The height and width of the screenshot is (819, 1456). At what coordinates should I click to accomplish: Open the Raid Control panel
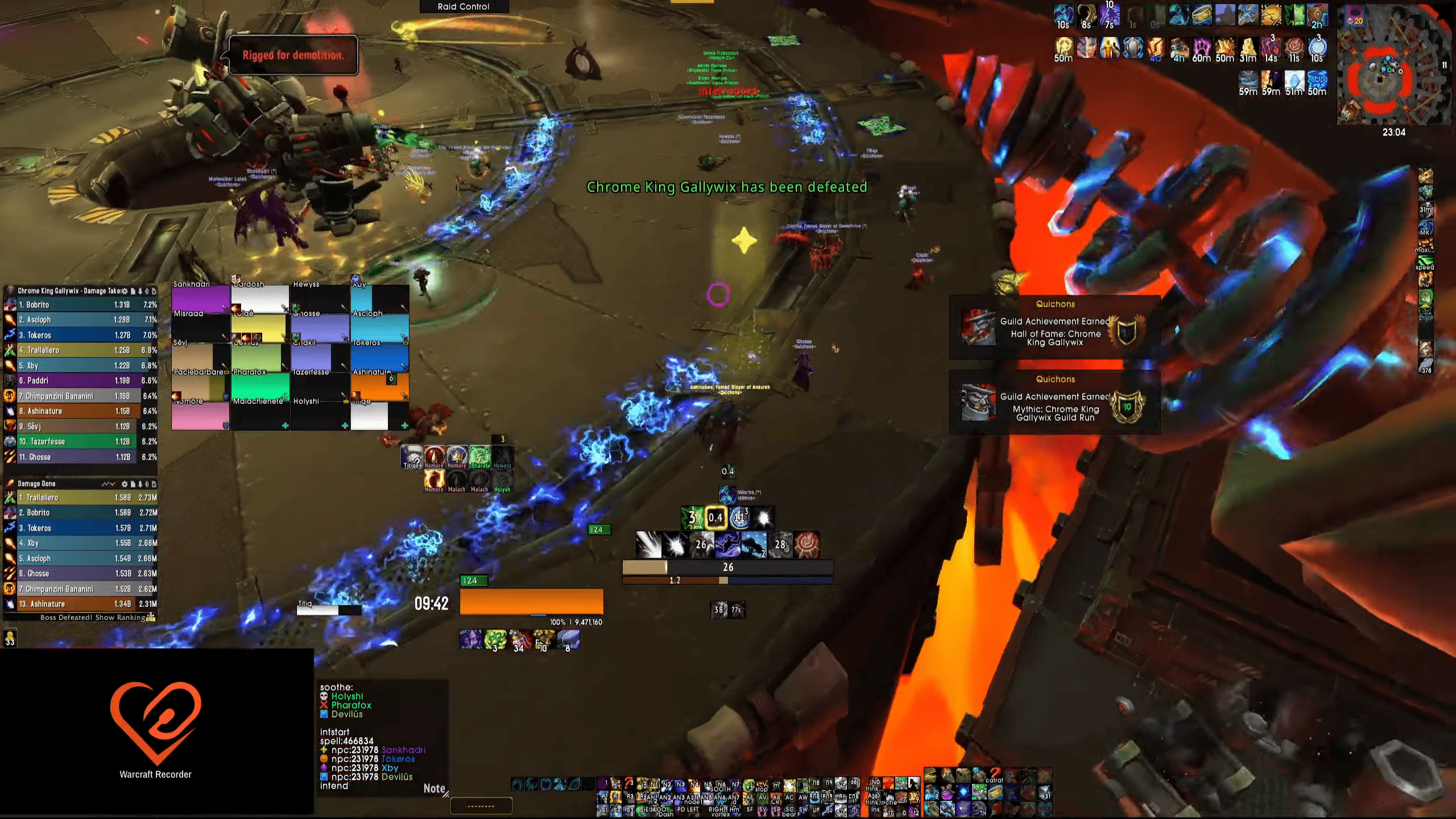pos(464,7)
